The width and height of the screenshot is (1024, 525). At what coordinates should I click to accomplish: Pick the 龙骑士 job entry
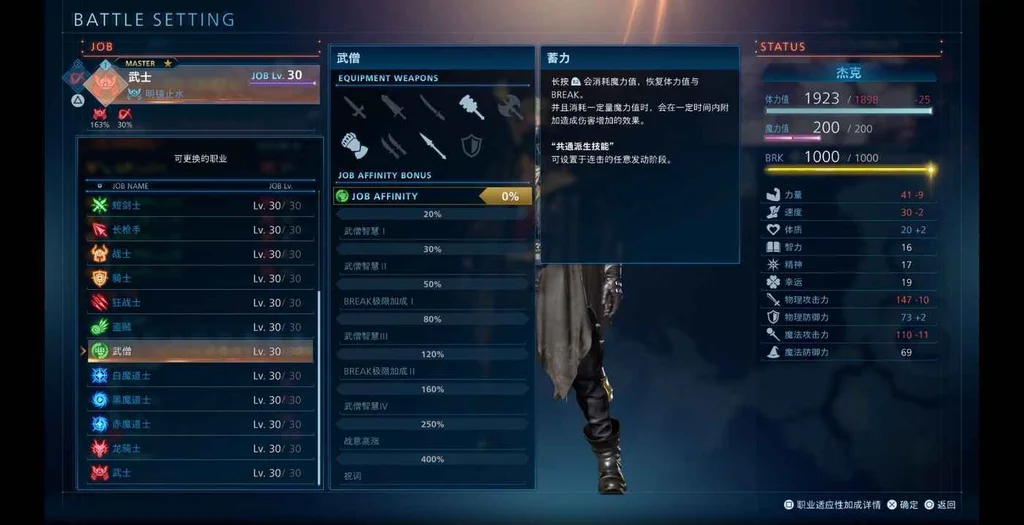pyautogui.click(x=200, y=448)
